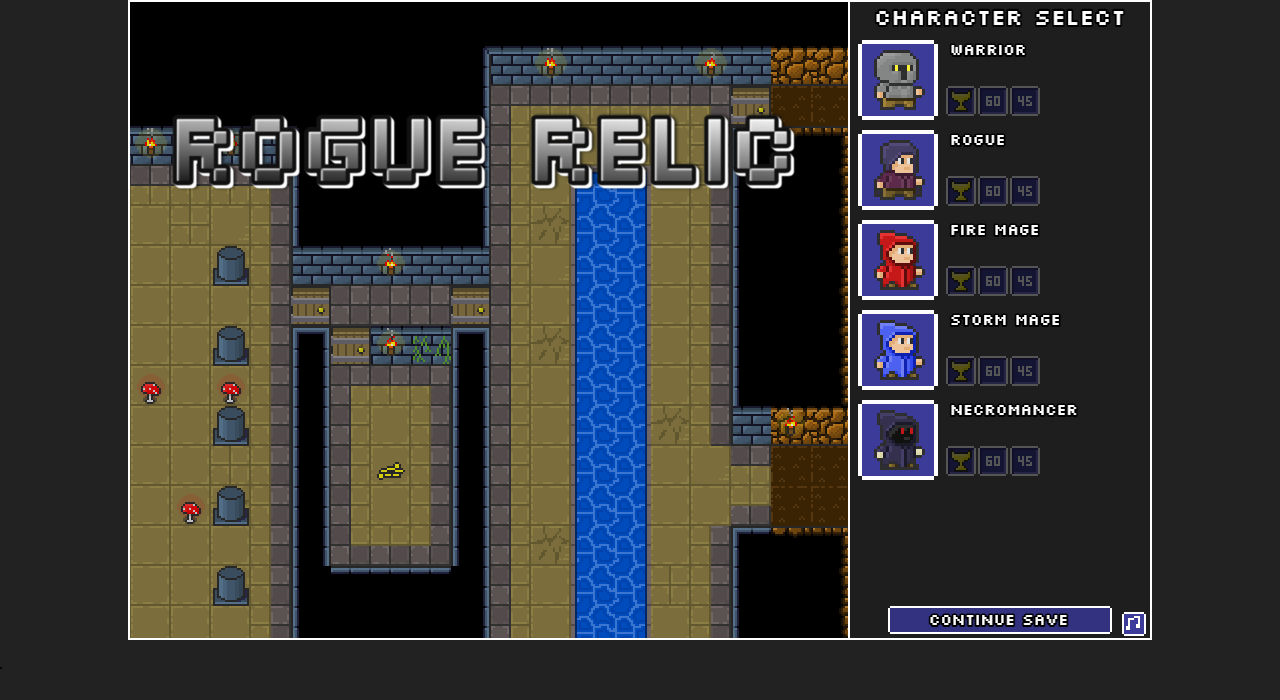Pick the Fire Mage portrait

[x=898, y=260]
